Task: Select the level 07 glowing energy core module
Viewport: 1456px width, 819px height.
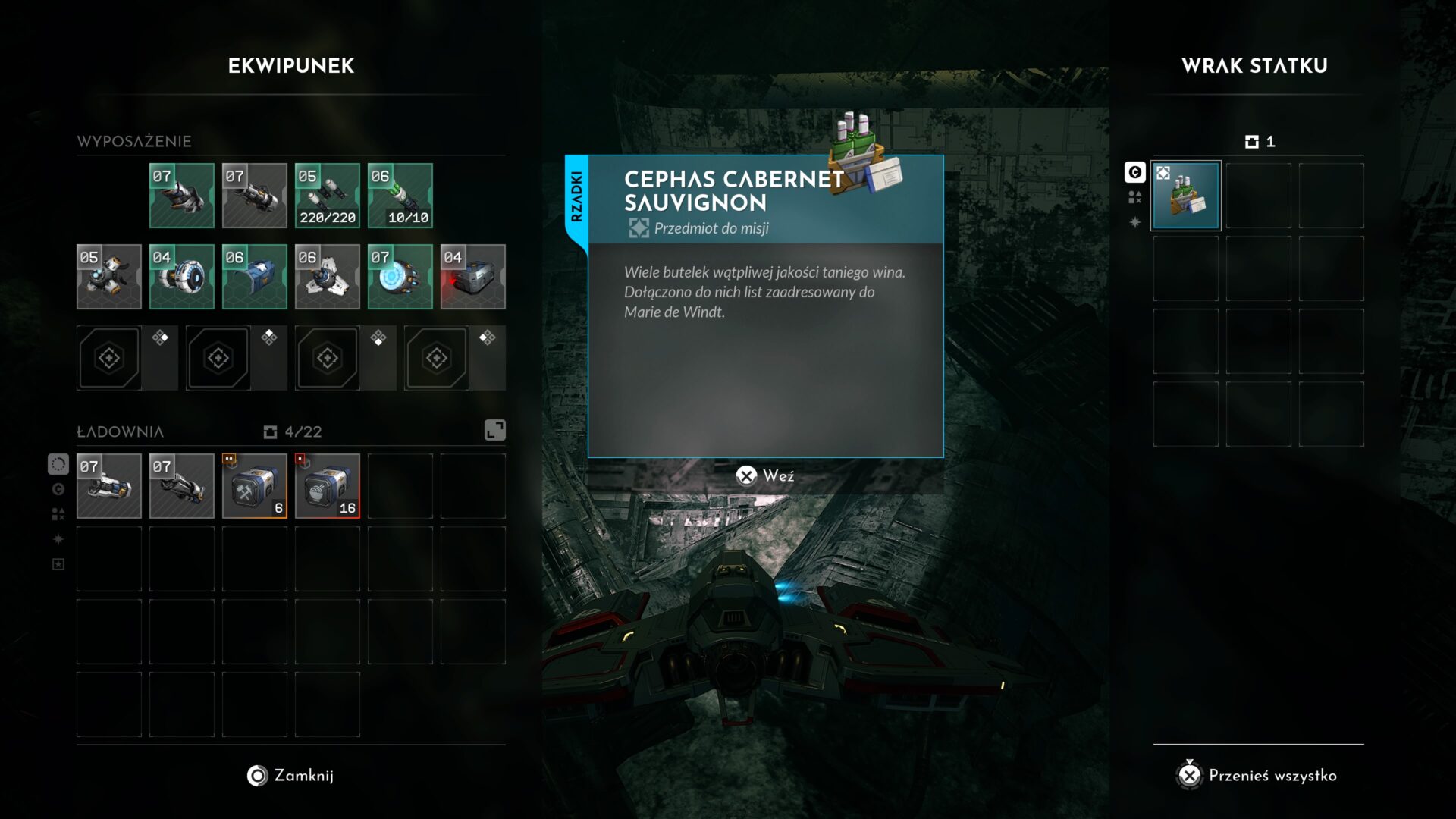Action: pyautogui.click(x=400, y=277)
